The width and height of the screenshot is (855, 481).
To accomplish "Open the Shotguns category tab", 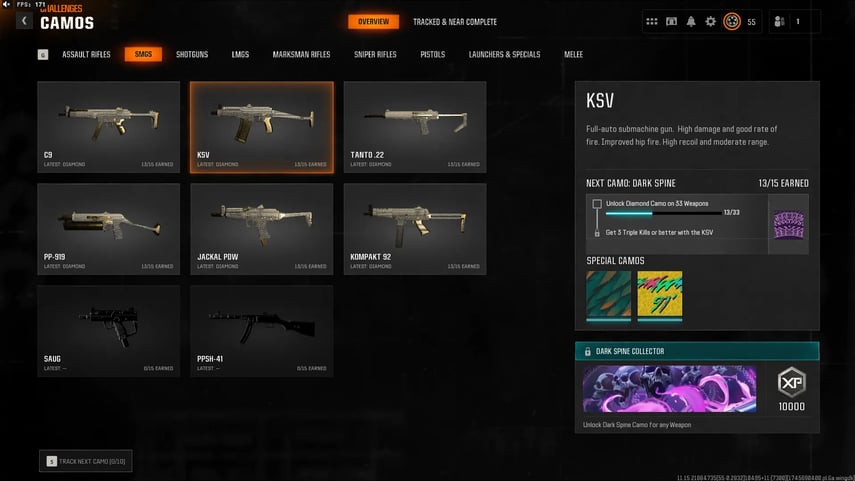I will 192,54.
